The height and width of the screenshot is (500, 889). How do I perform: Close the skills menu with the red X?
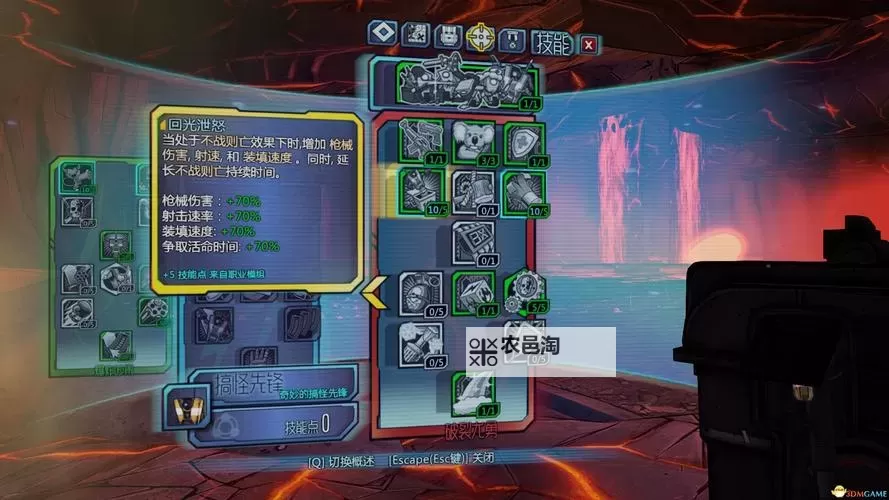(589, 44)
